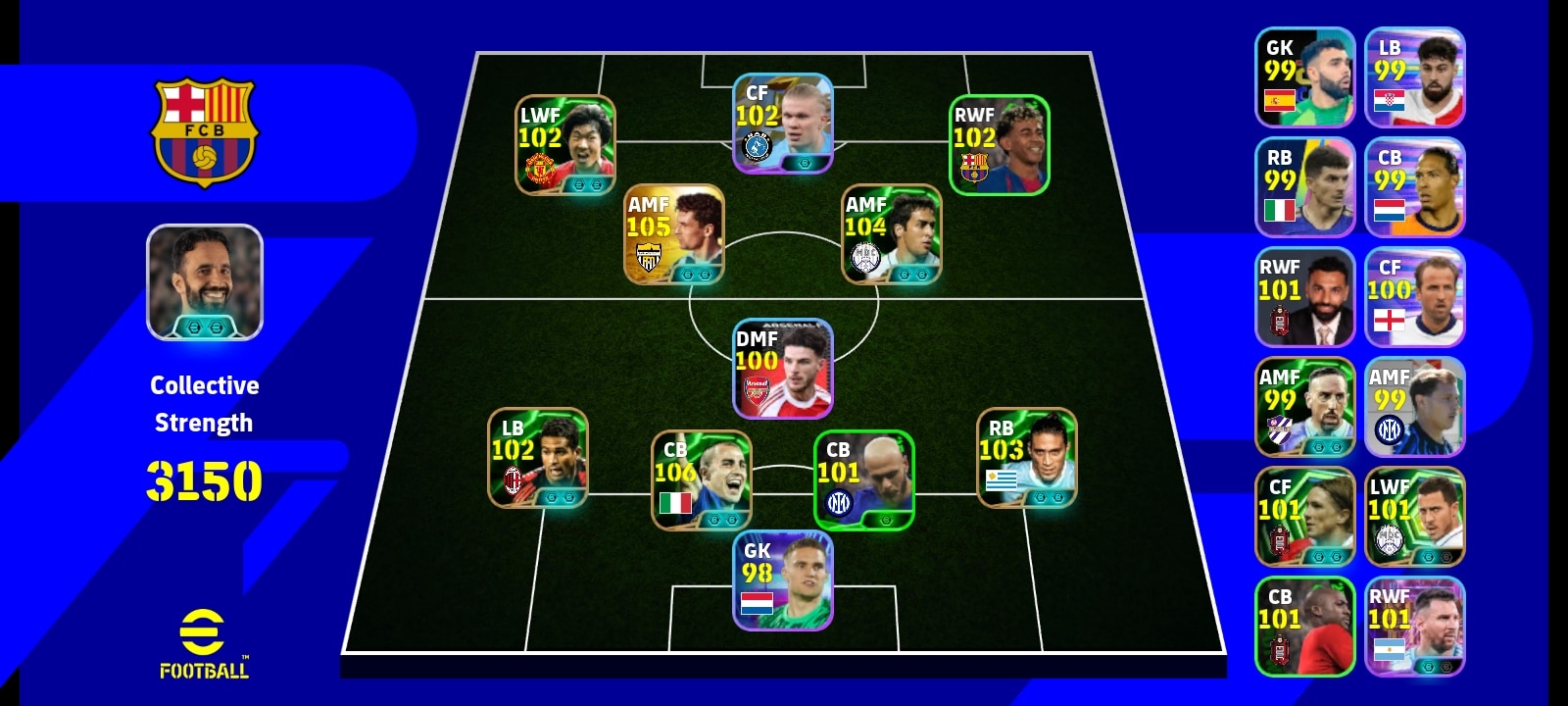Image resolution: width=1568 pixels, height=706 pixels.
Task: Select the substitute GK 99 Spain card
Action: pyautogui.click(x=1305, y=77)
